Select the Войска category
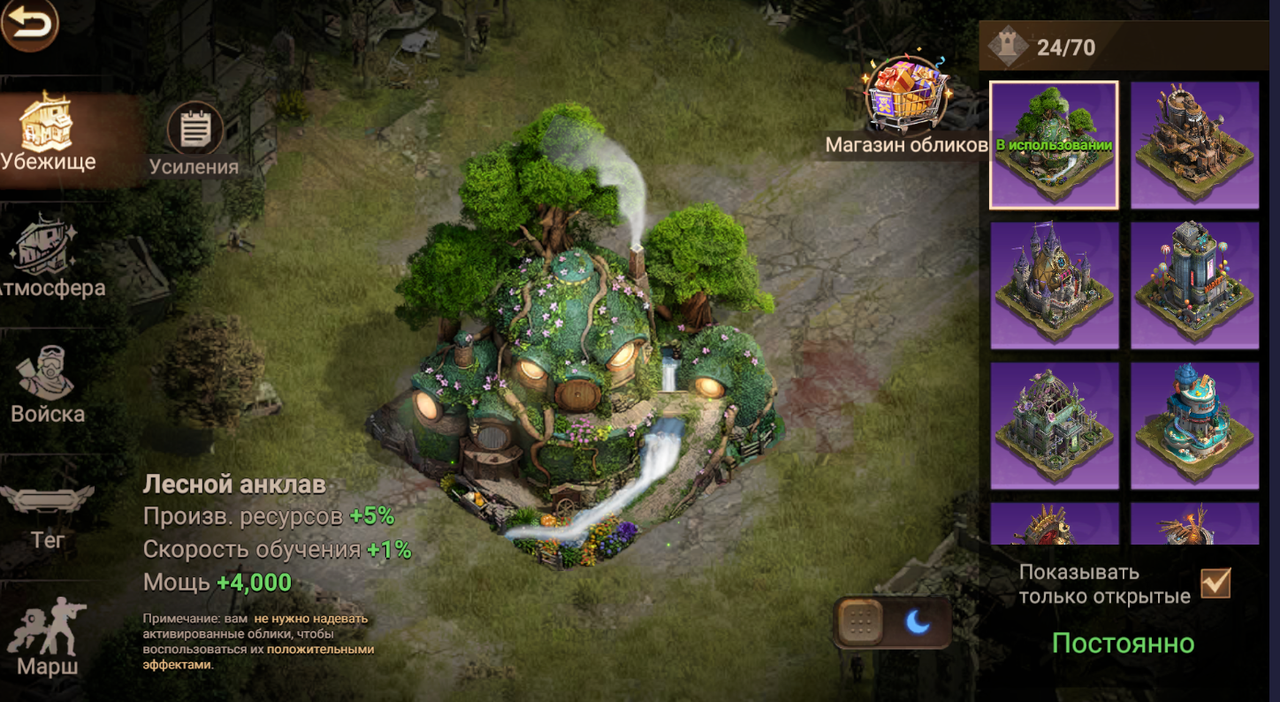This screenshot has height=702, width=1280. [x=47, y=386]
